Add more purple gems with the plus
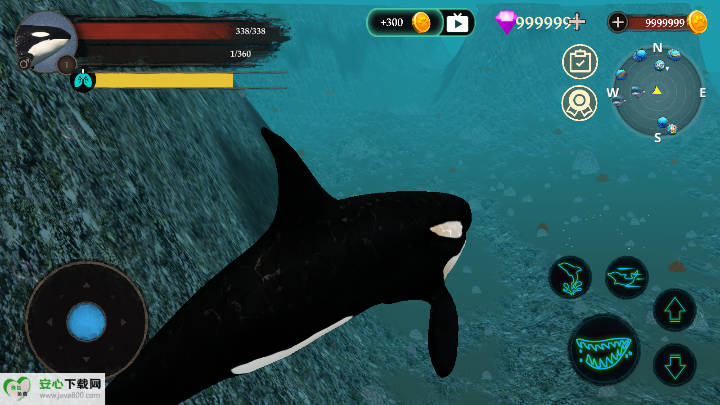This screenshot has width=720, height=405. [576, 22]
